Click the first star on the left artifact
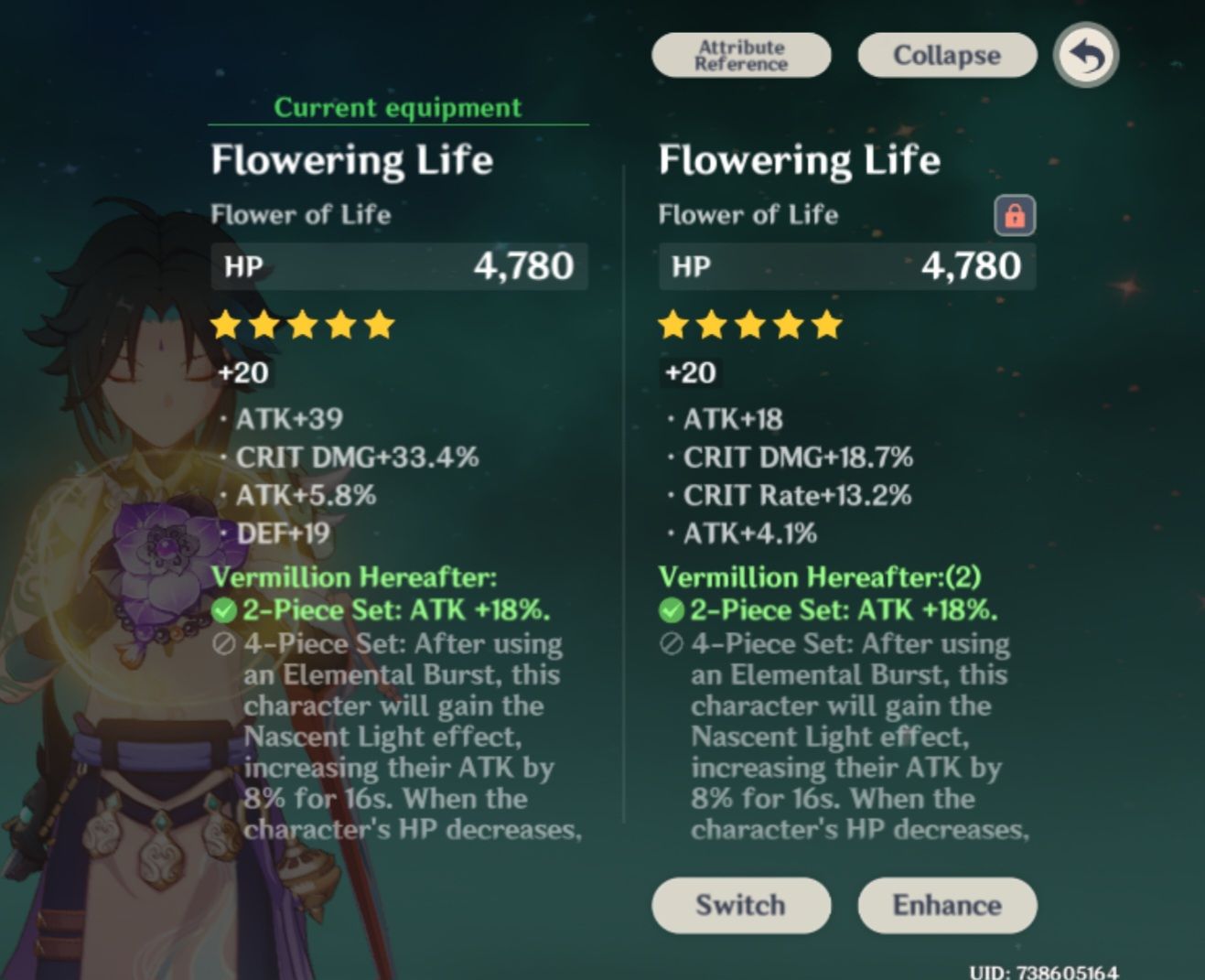Image resolution: width=1205 pixels, height=980 pixels. pos(226,325)
